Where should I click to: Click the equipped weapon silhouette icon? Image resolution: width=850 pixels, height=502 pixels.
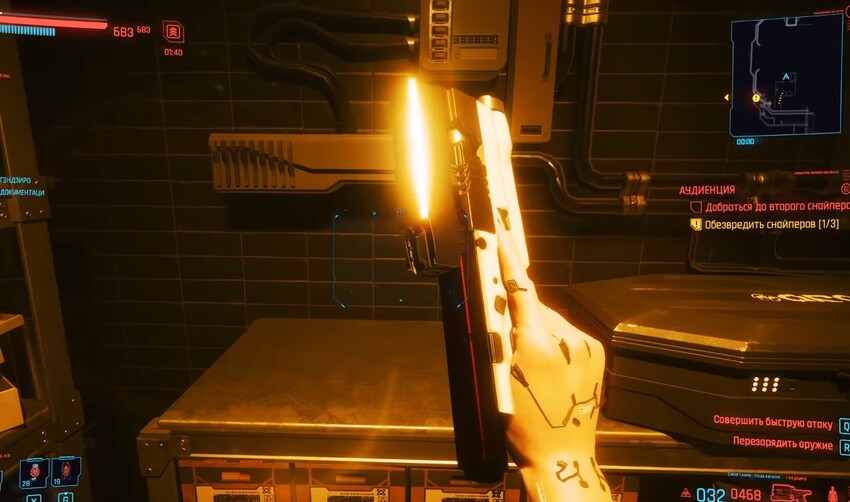pyautogui.click(x=790, y=493)
